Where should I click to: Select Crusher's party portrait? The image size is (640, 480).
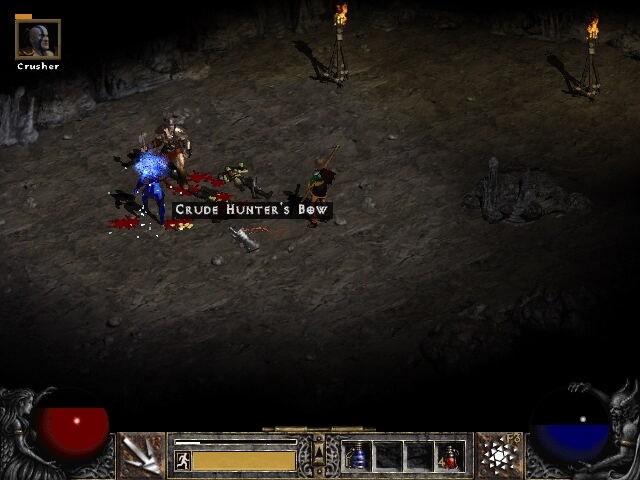click(38, 39)
